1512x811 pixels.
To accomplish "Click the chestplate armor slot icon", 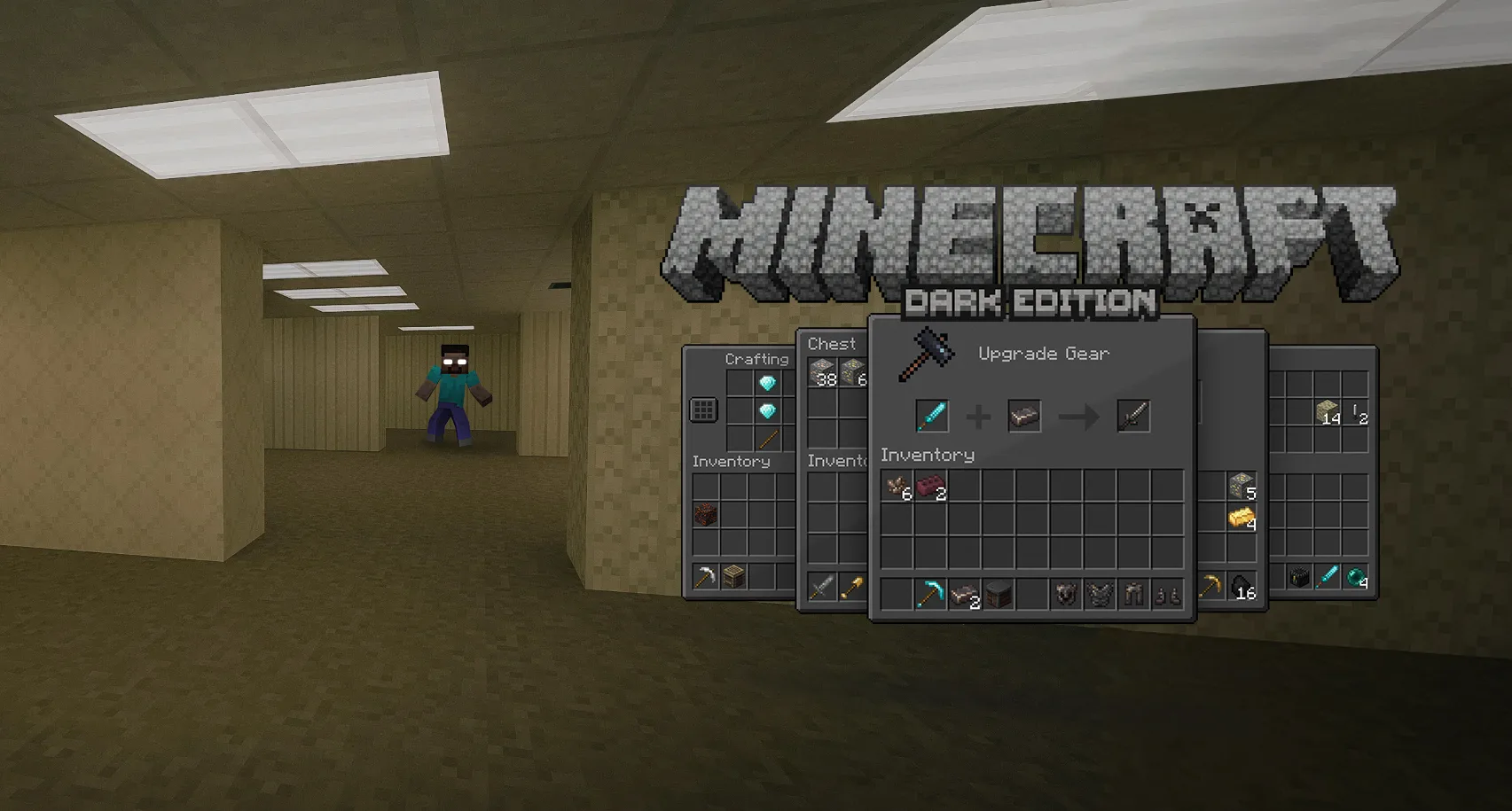I will pos(1099,594).
